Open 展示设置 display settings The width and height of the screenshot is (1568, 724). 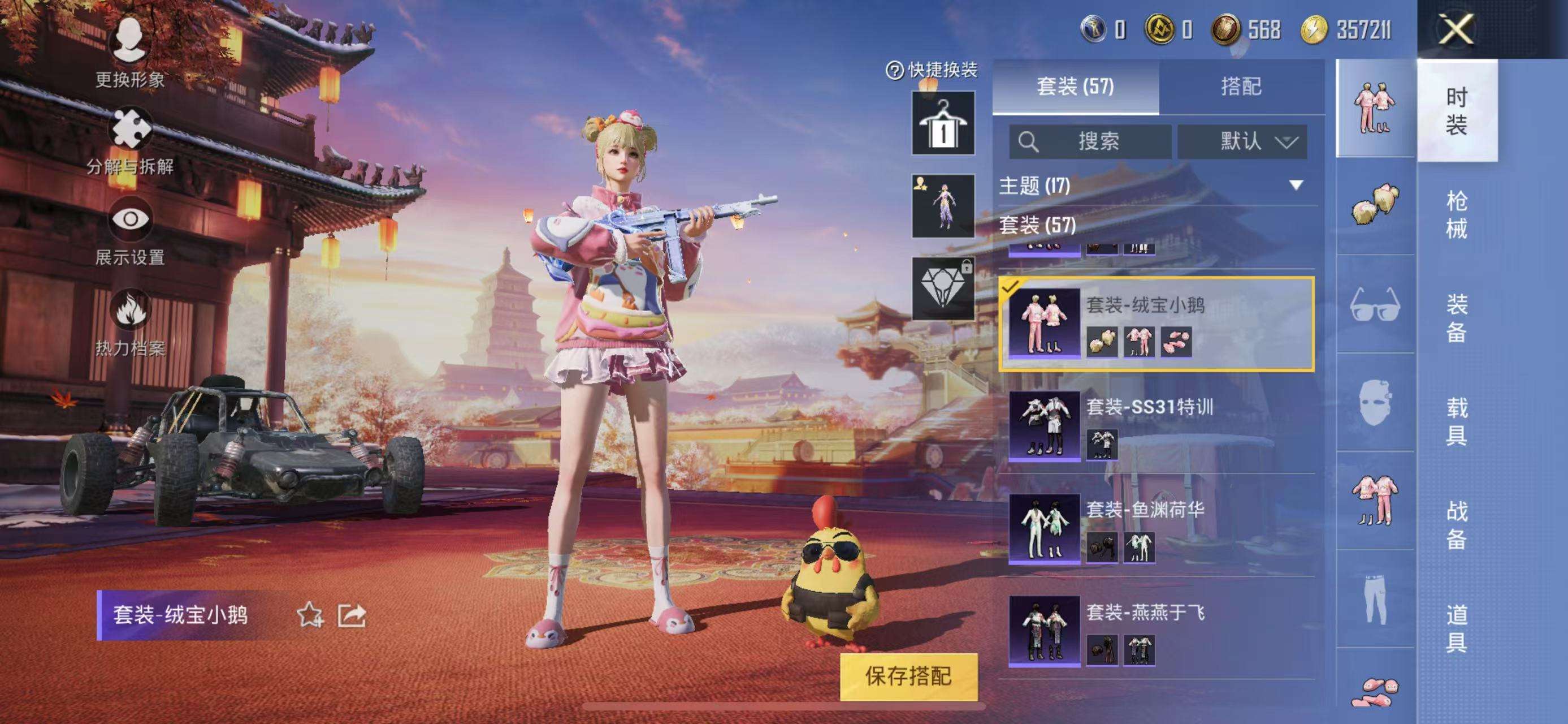coord(129,230)
